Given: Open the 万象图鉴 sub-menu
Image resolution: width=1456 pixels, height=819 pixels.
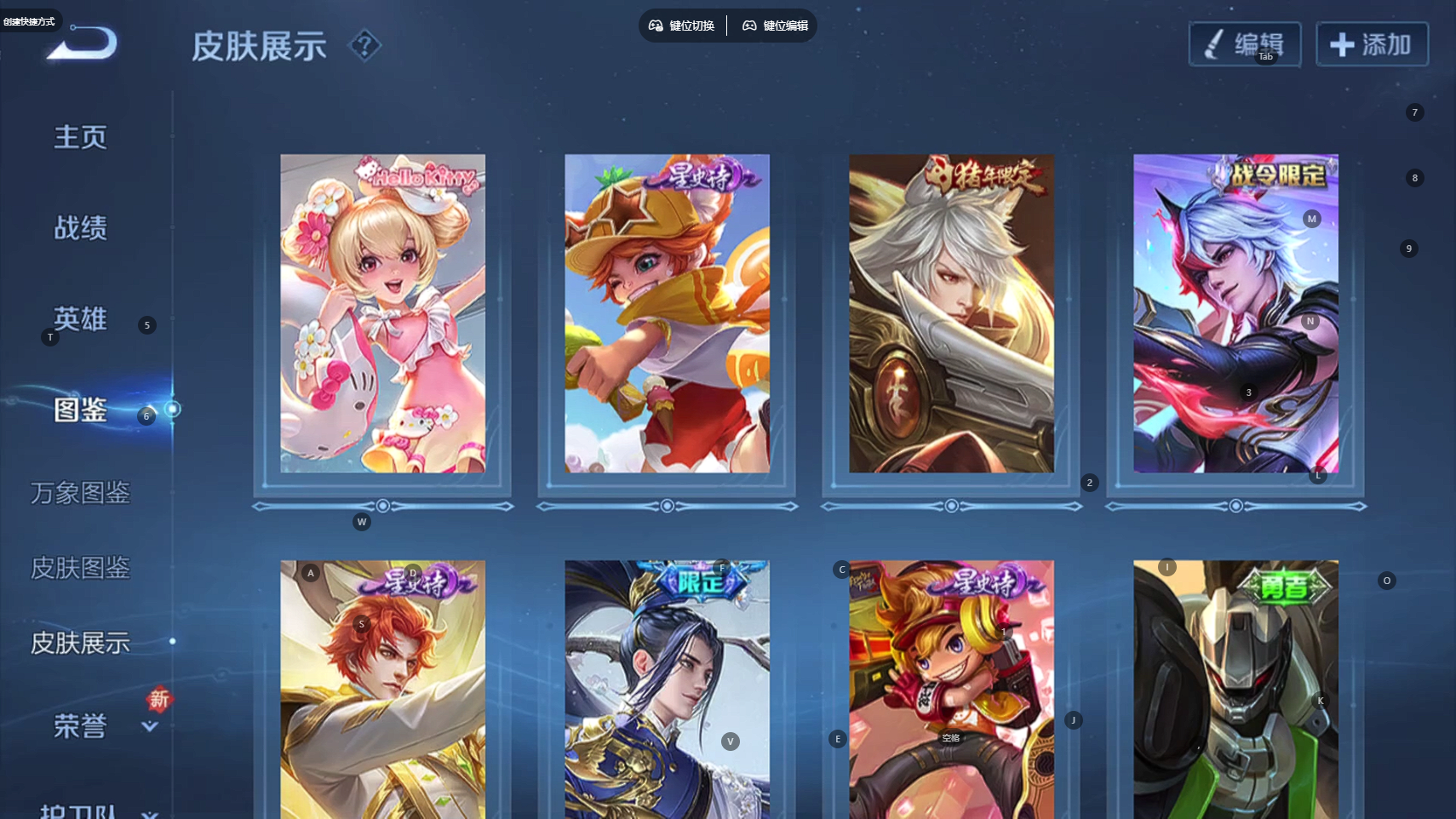Looking at the screenshot, I should point(80,493).
